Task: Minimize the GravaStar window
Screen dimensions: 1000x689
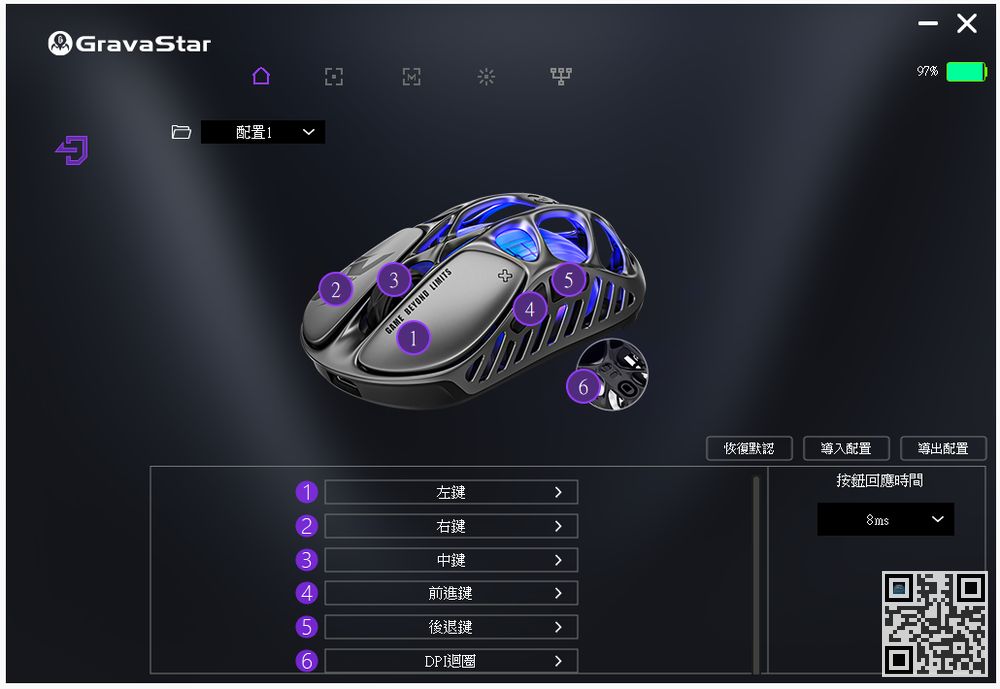Action: [928, 24]
